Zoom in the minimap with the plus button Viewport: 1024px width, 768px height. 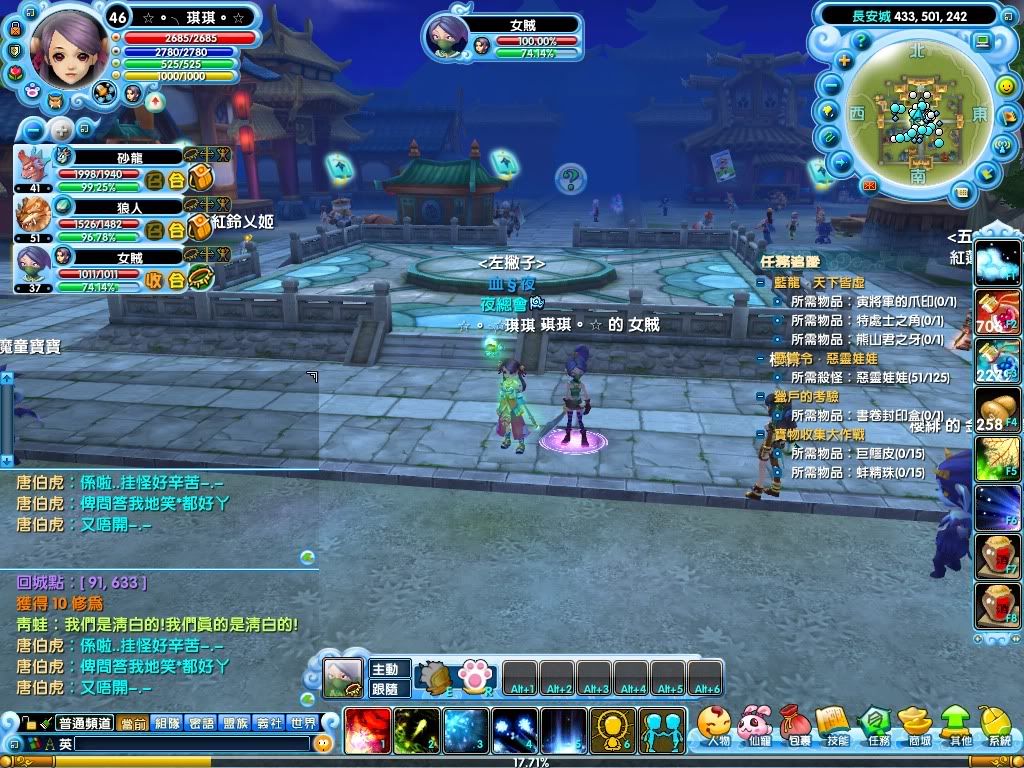[x=845, y=60]
